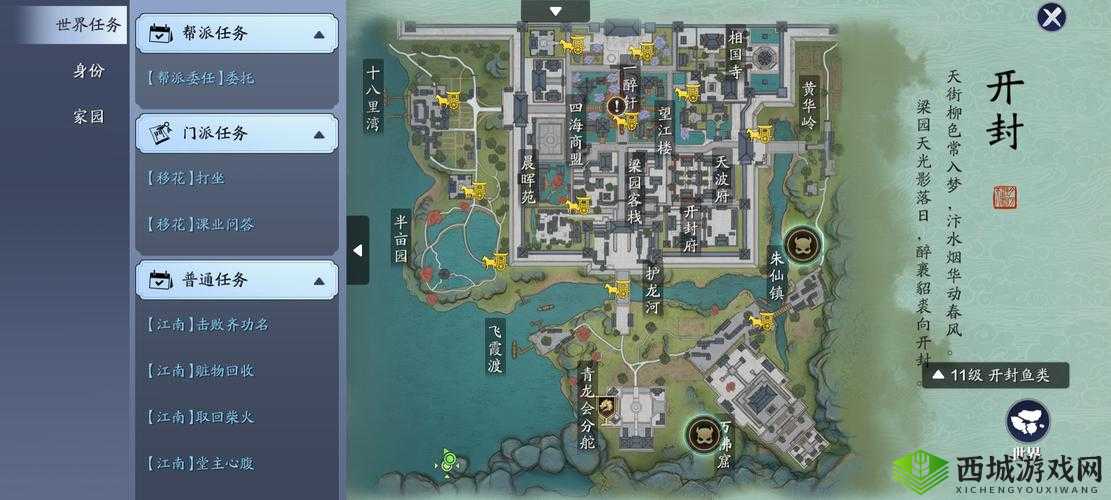Open the 11级 开封鱼类 fish list
1111x500 pixels.
pos(993,375)
